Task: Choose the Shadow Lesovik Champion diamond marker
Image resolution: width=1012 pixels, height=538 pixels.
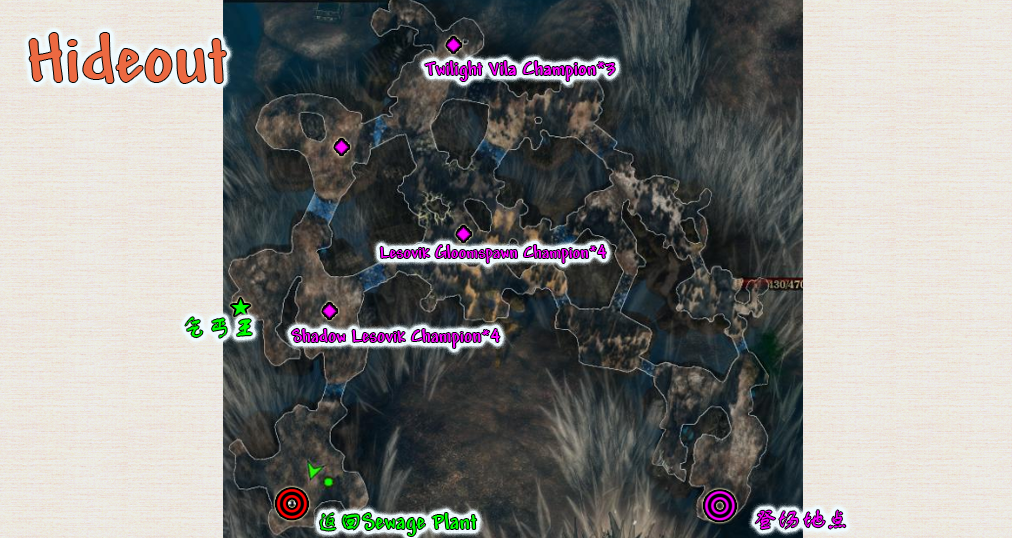Action: coord(329,311)
